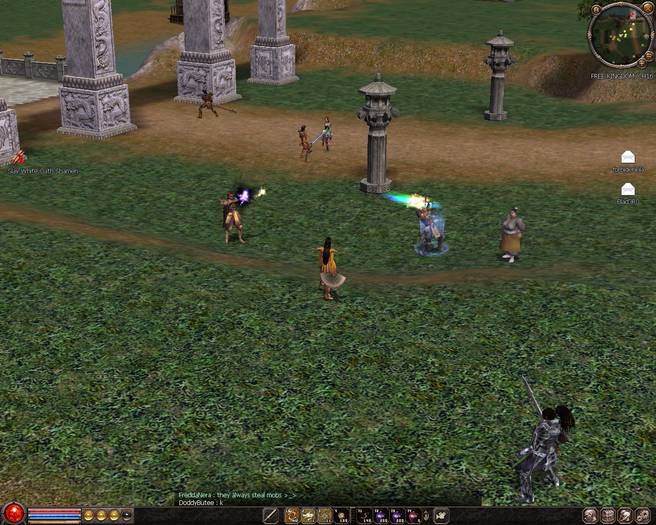Click the circular minimap

(x=621, y=34)
